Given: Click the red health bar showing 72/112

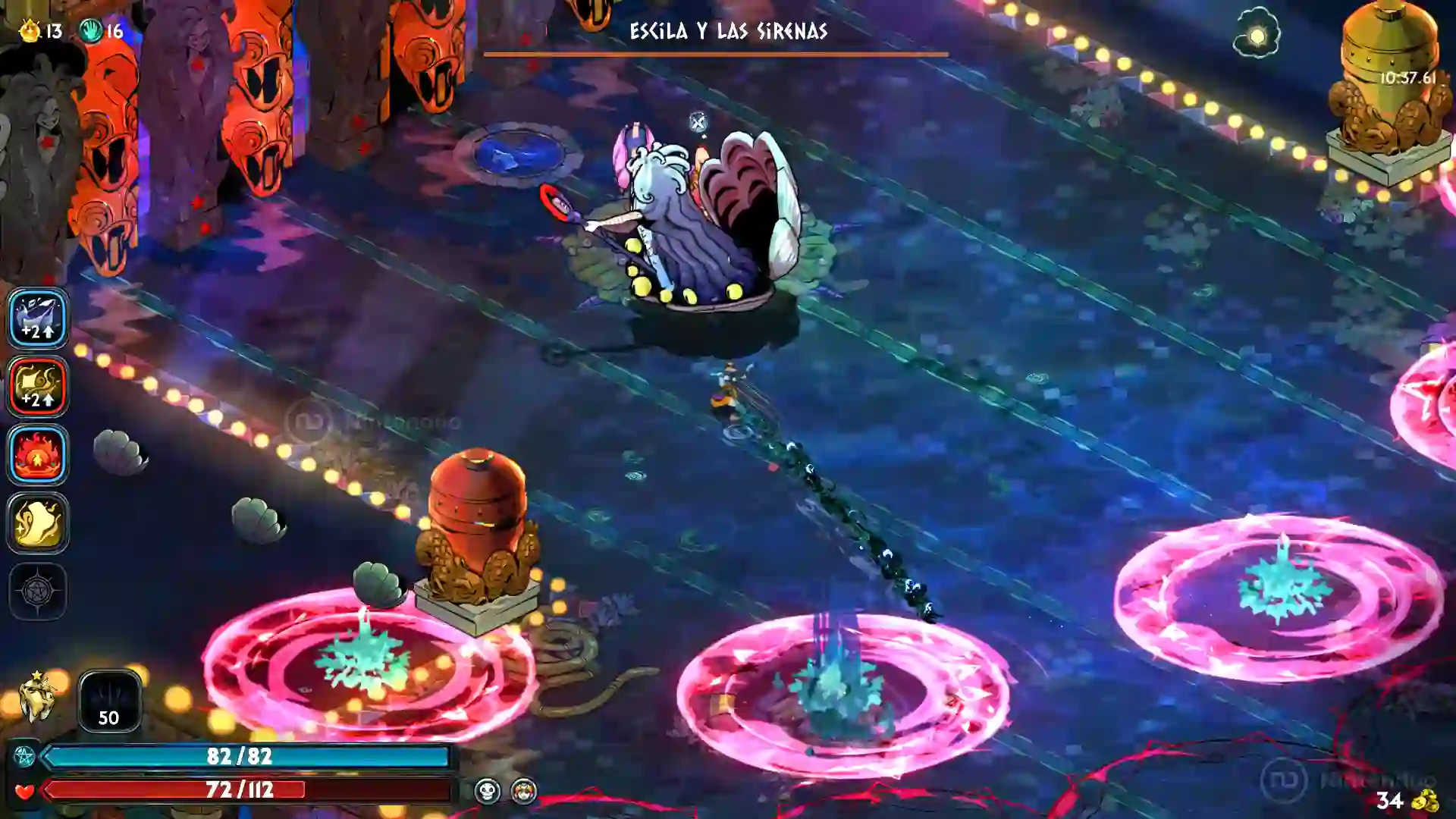Looking at the screenshot, I should coord(243,791).
